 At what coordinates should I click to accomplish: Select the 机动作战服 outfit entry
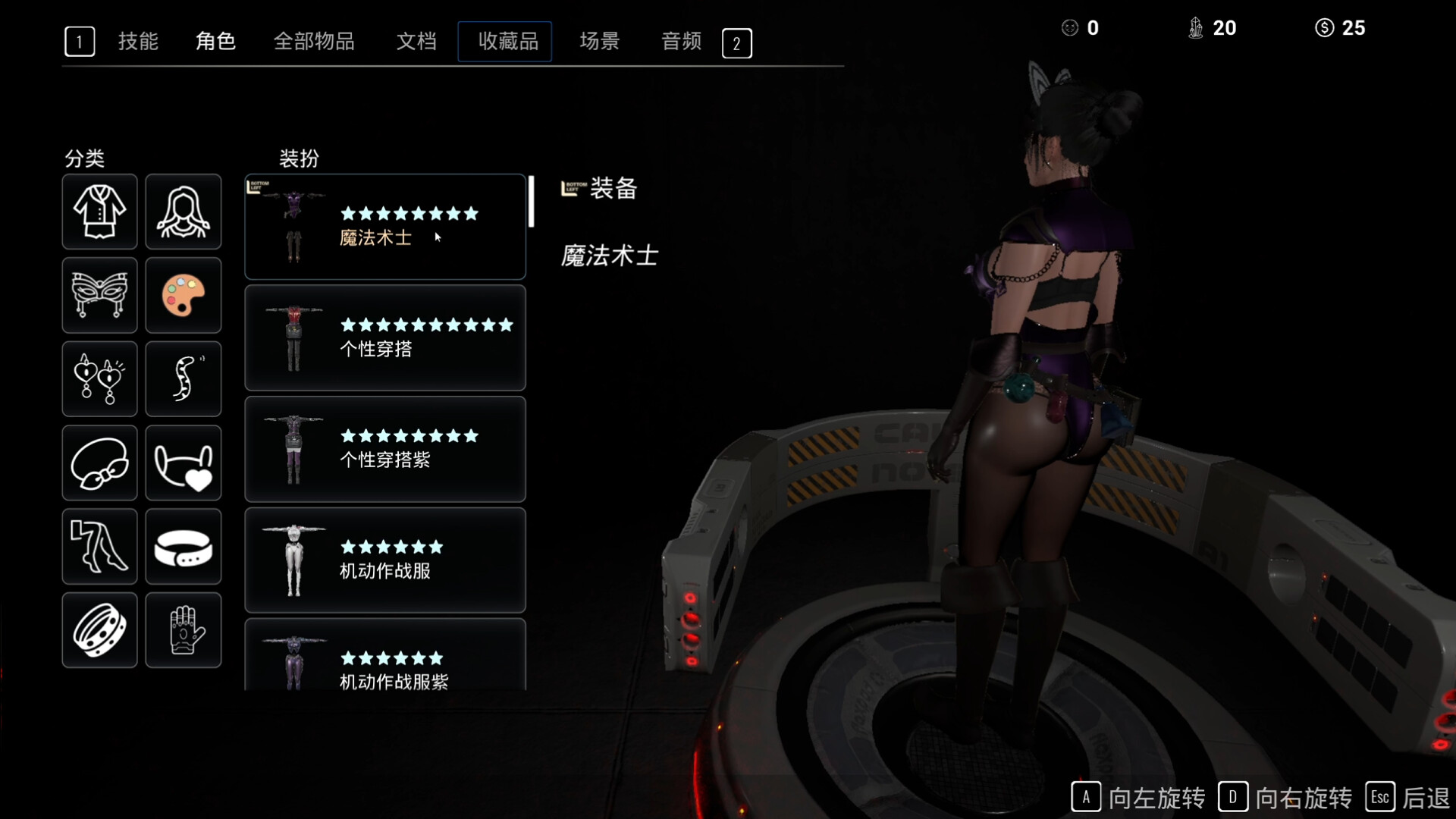coord(384,560)
